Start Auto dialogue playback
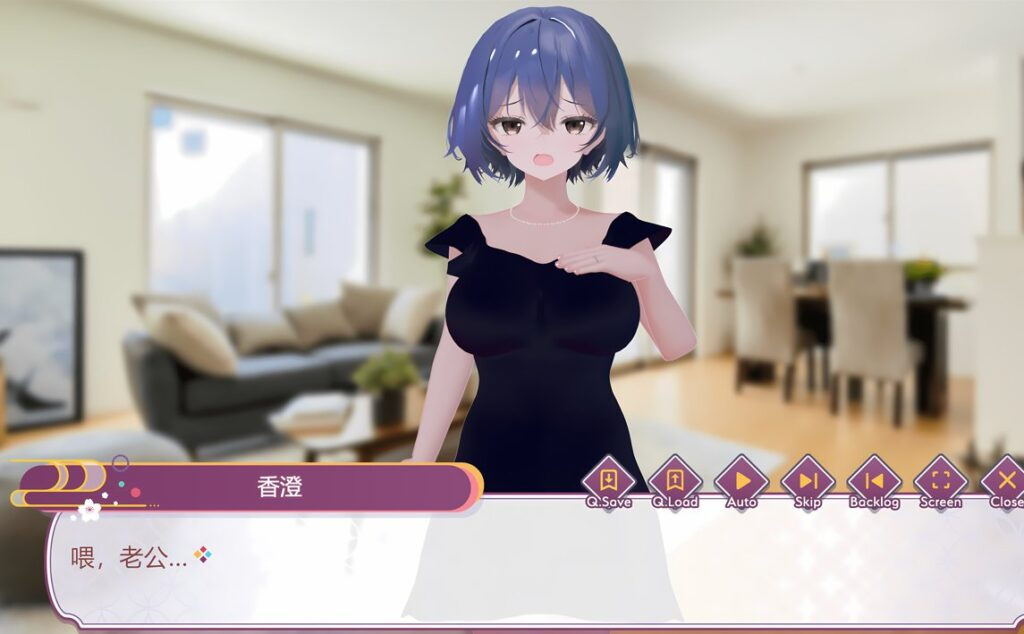 pyautogui.click(x=741, y=481)
